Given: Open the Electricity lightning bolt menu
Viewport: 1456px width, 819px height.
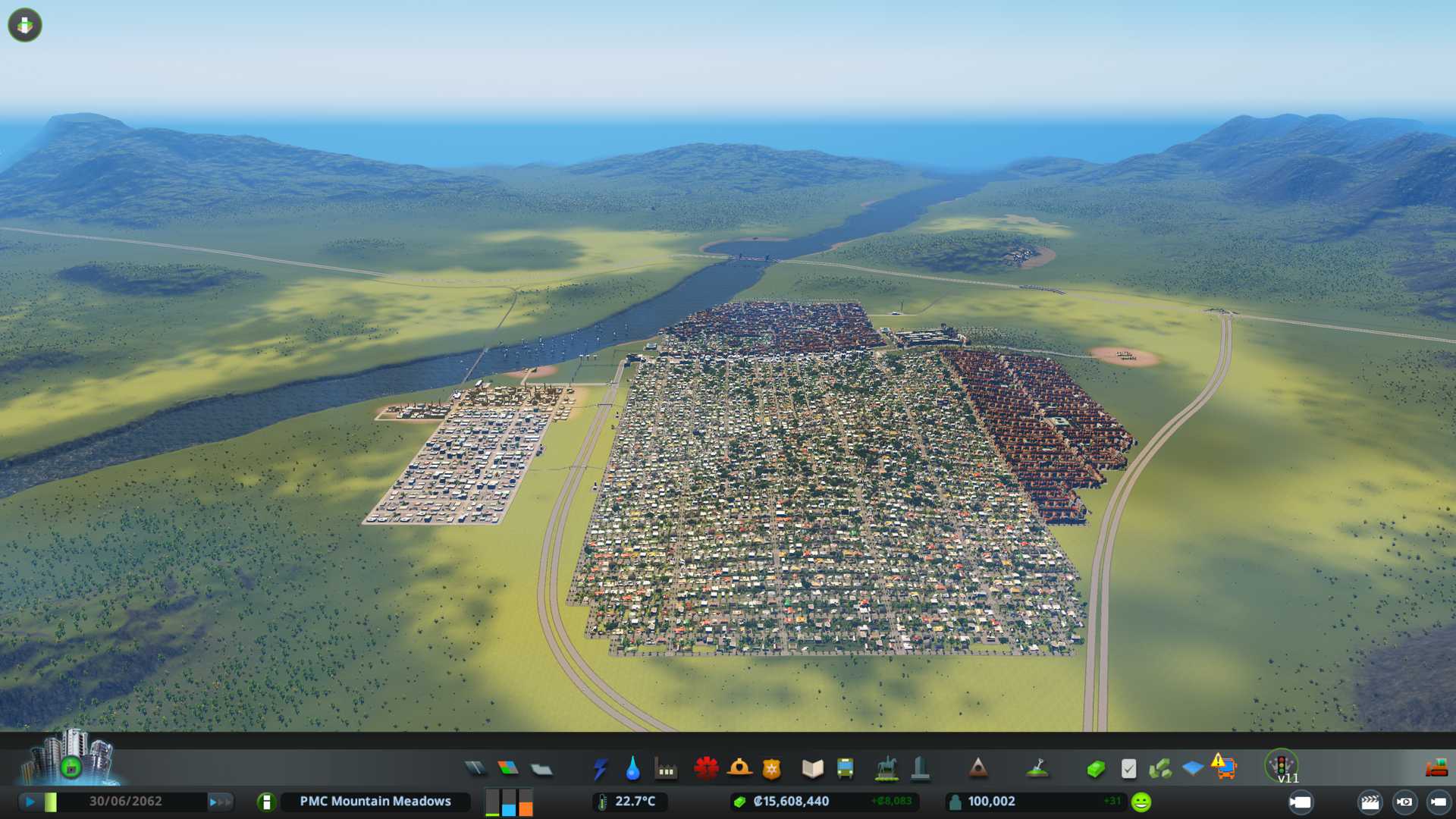Looking at the screenshot, I should click(x=600, y=769).
